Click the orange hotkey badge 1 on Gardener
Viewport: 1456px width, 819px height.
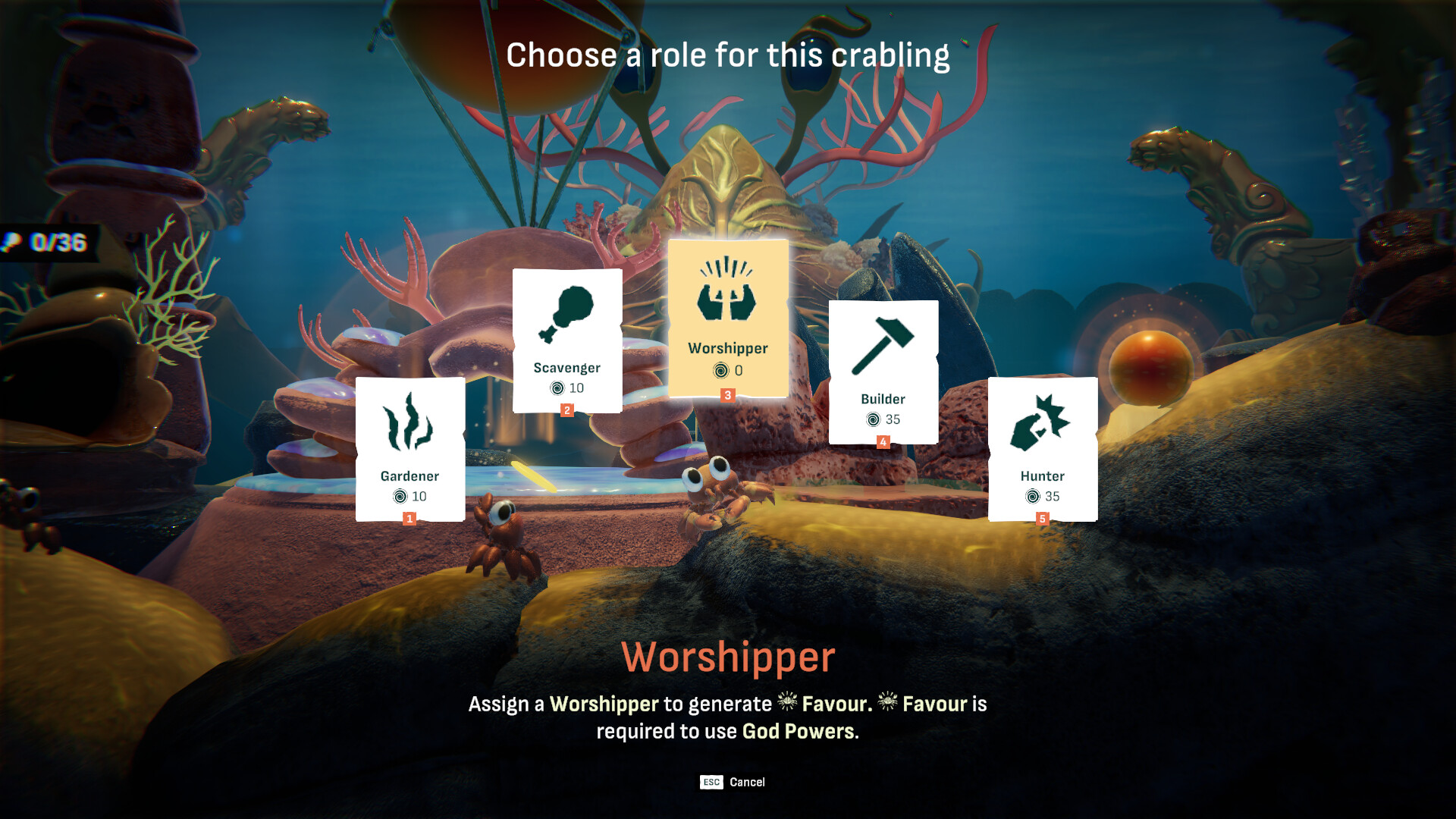click(x=409, y=519)
